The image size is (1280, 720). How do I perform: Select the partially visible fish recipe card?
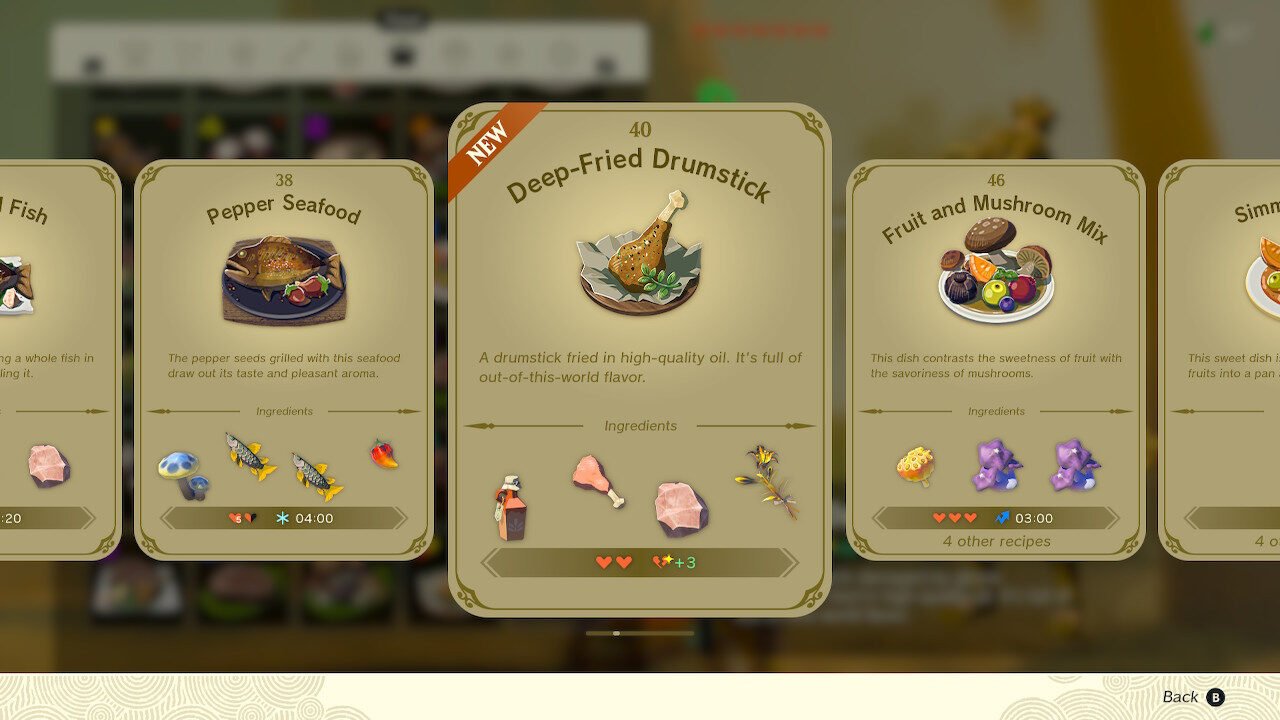55,360
